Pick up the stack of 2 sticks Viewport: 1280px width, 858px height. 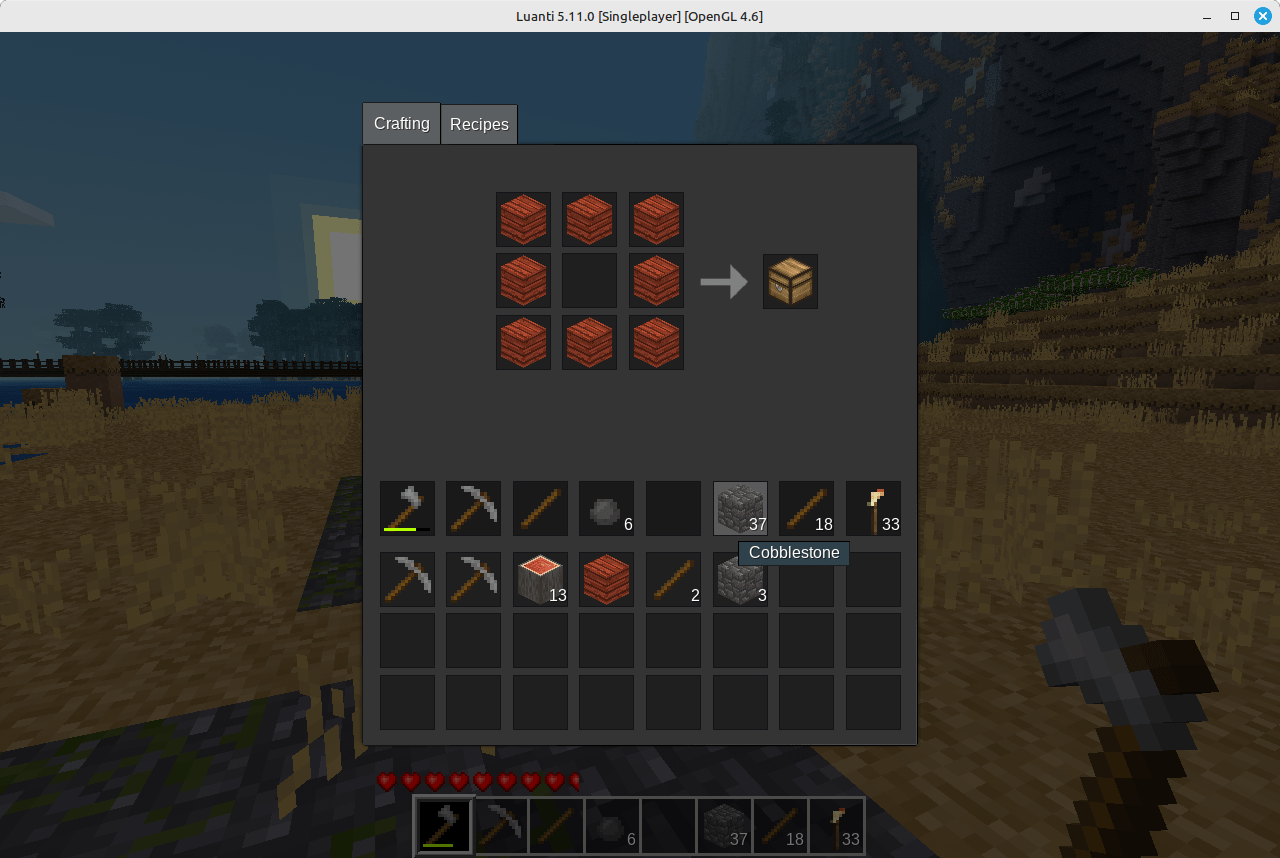tap(673, 580)
